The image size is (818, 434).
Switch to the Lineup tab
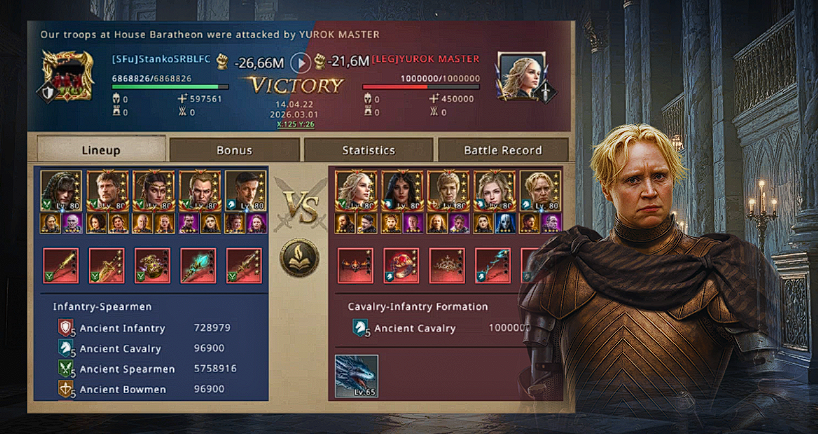coord(100,150)
